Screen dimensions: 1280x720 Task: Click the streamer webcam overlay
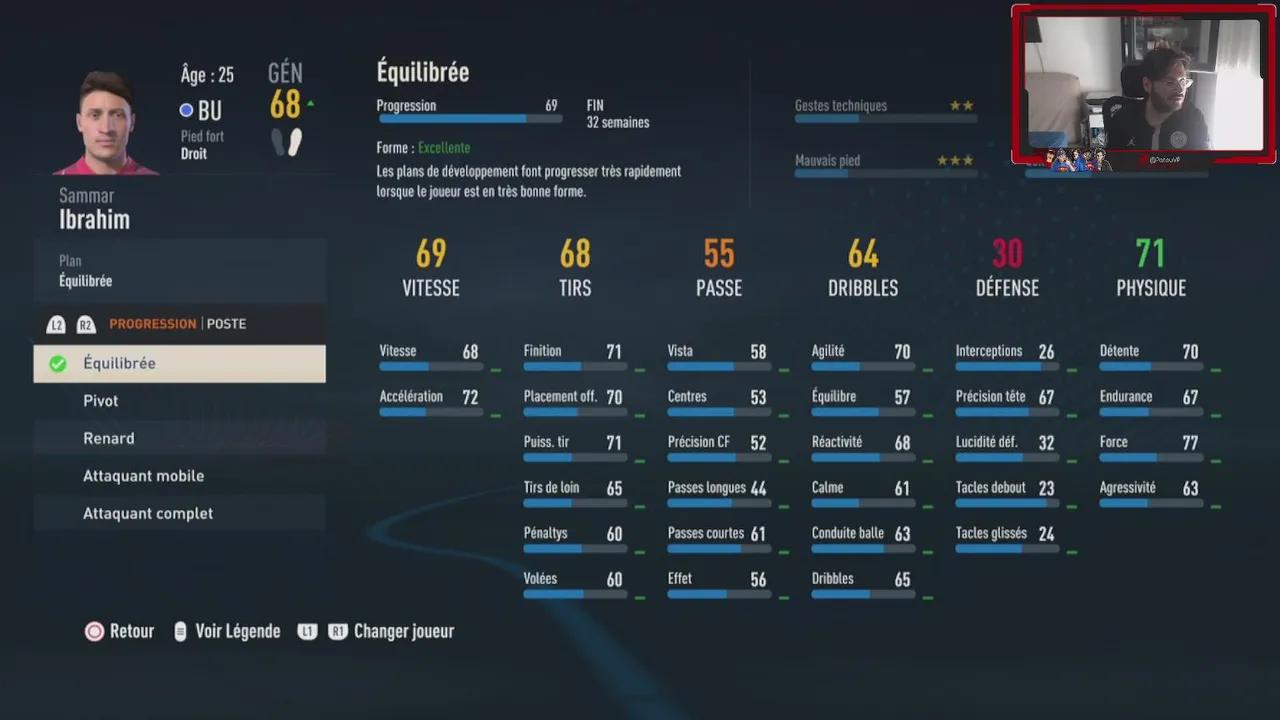coord(1143,85)
